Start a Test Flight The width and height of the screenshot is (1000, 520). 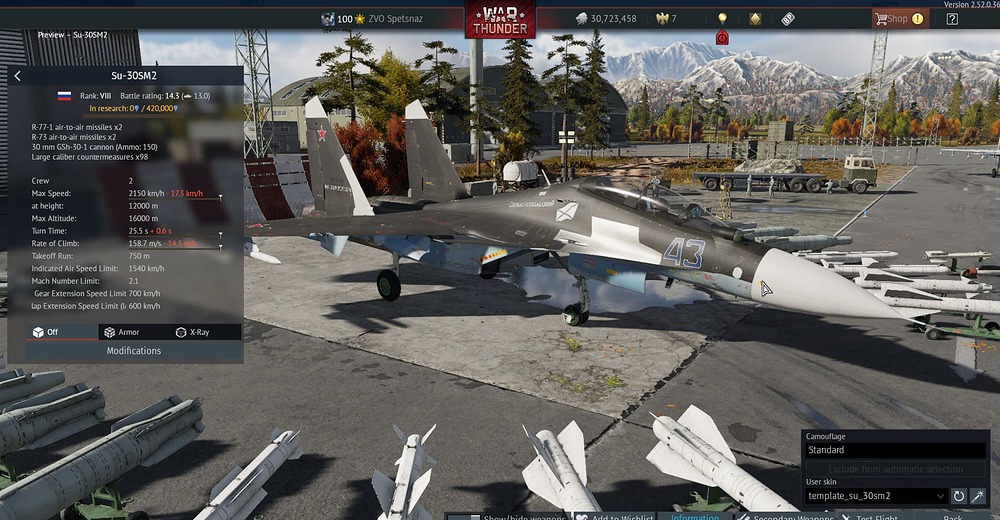point(868,517)
